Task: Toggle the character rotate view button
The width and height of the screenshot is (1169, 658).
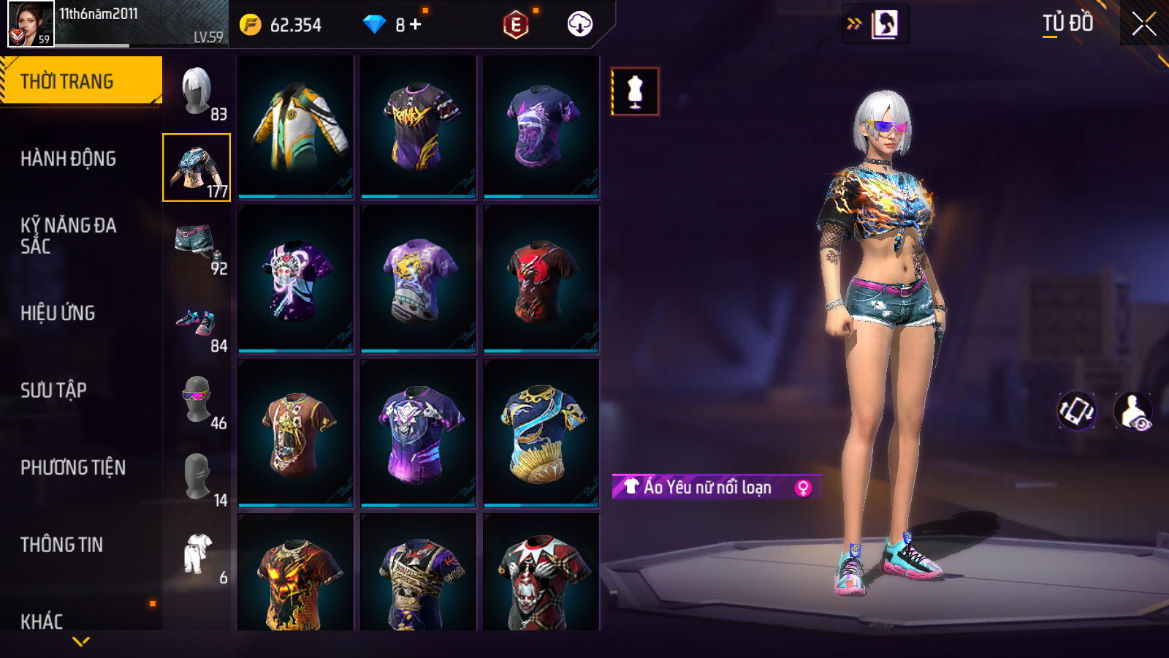Action: coord(1077,410)
